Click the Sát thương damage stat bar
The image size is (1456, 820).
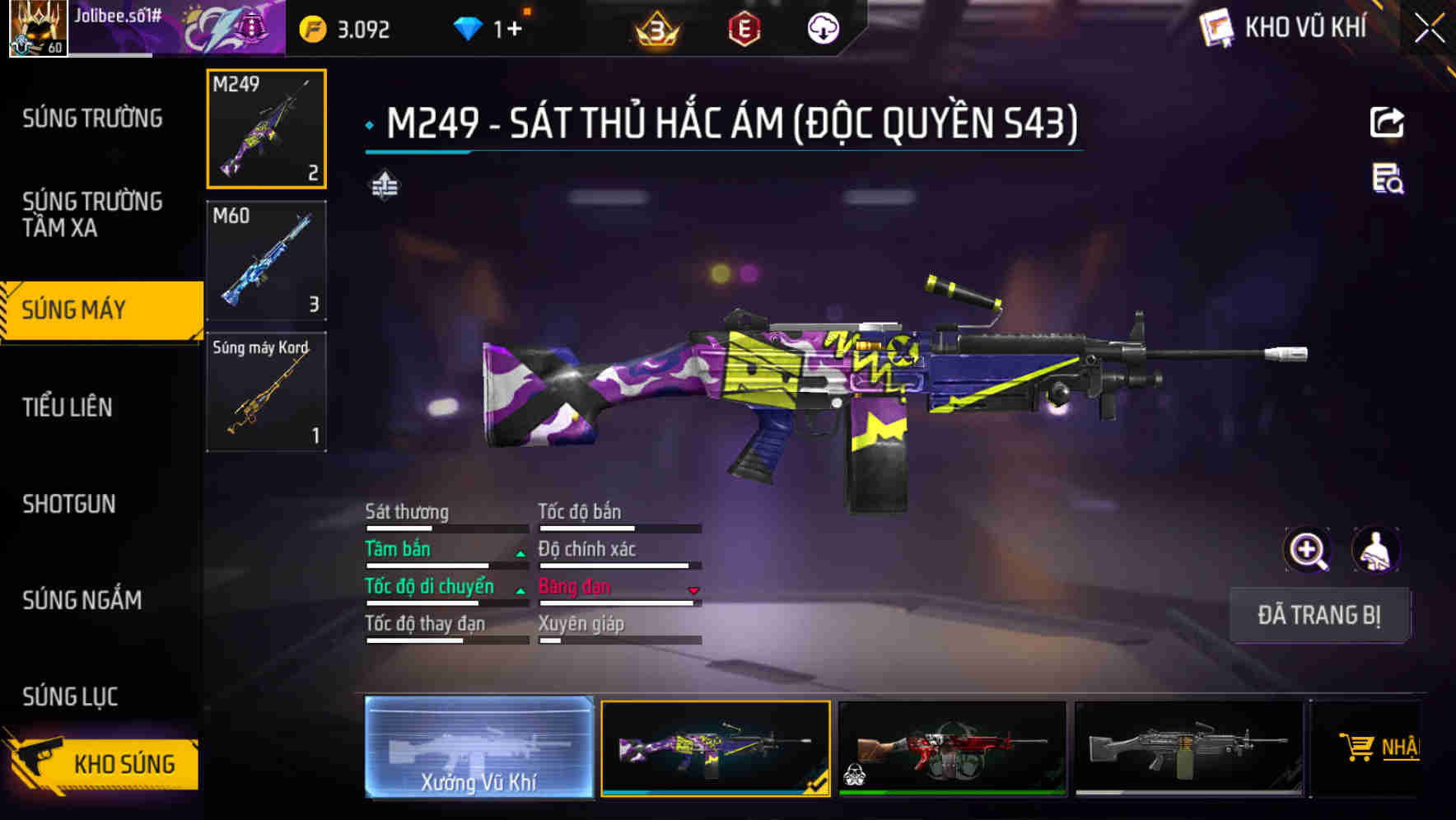445,528
